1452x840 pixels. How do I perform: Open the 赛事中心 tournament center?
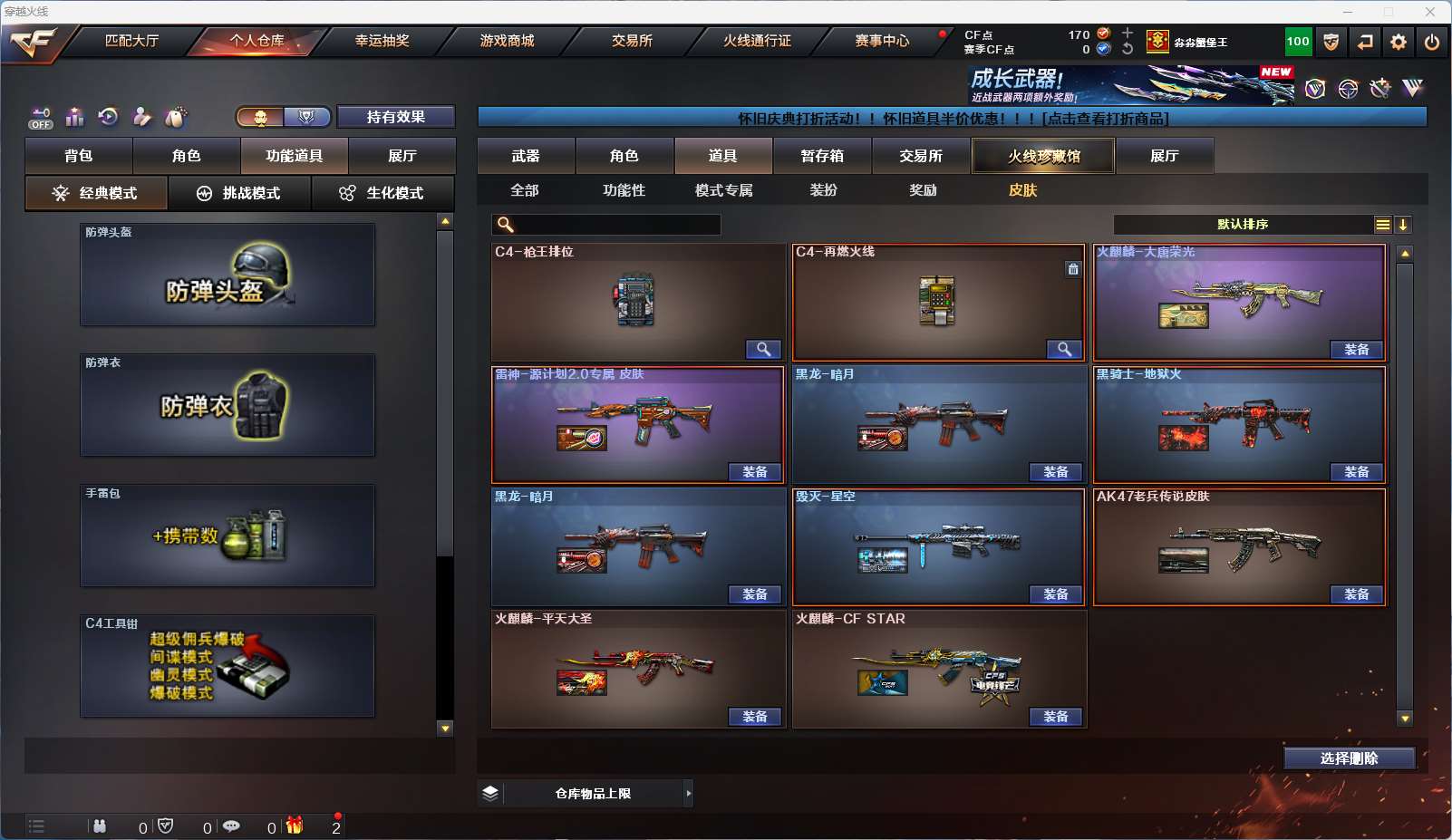pyautogui.click(x=882, y=41)
